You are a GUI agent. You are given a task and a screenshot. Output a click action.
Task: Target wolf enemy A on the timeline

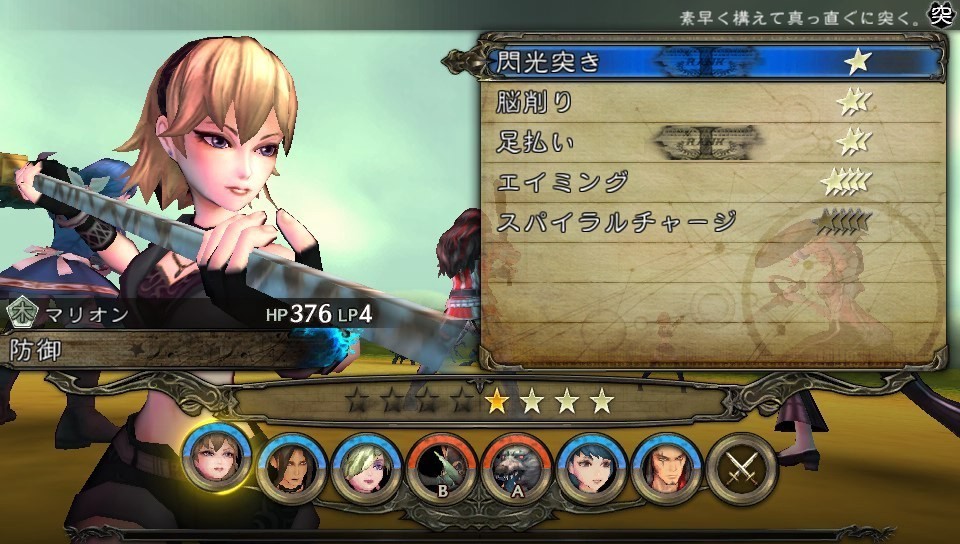pos(517,467)
